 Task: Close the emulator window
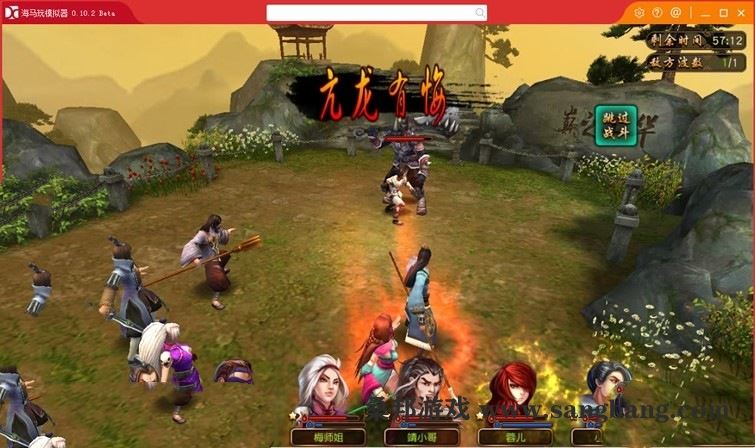click(741, 12)
